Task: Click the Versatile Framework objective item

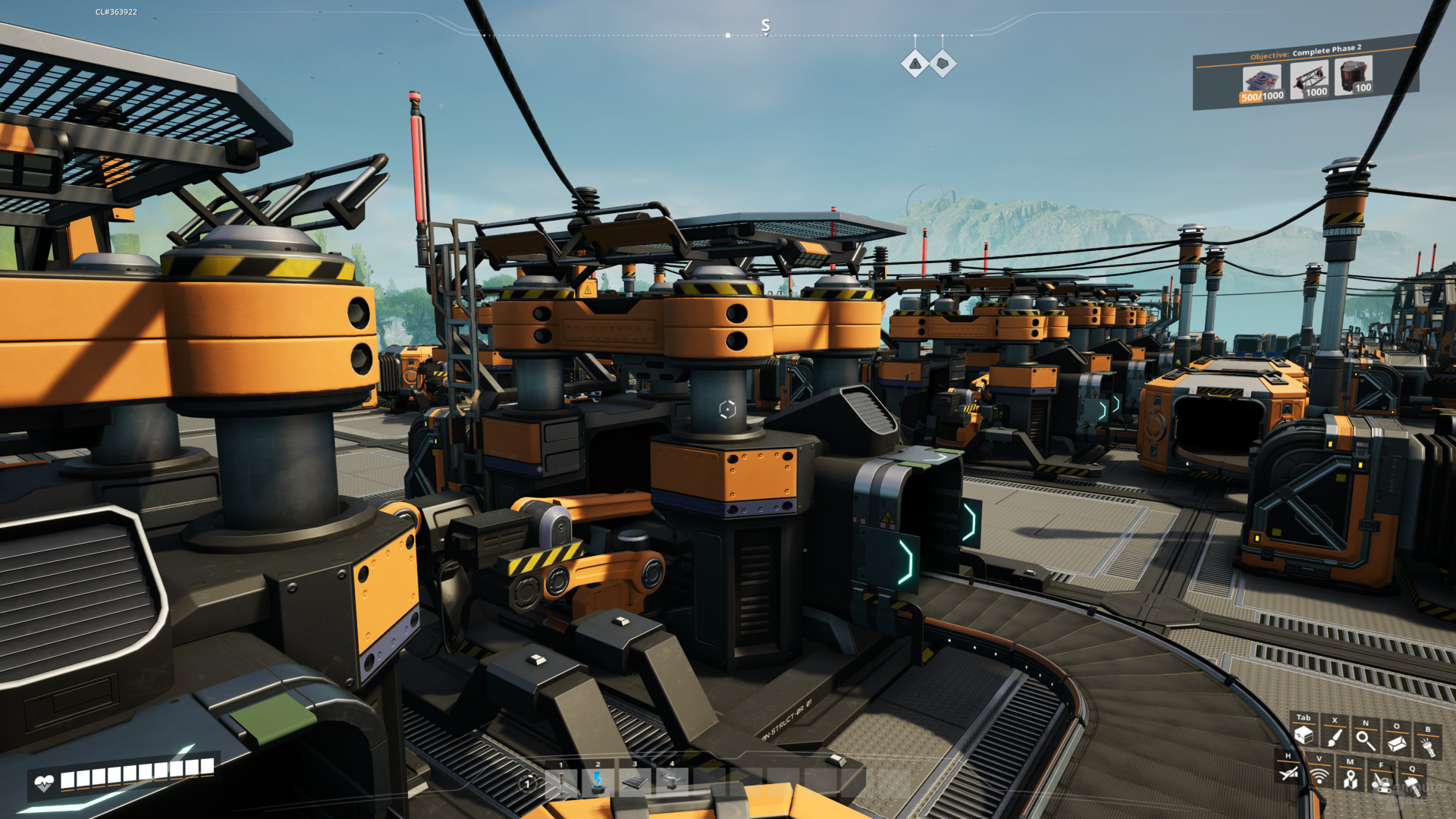Action: pyautogui.click(x=1310, y=79)
